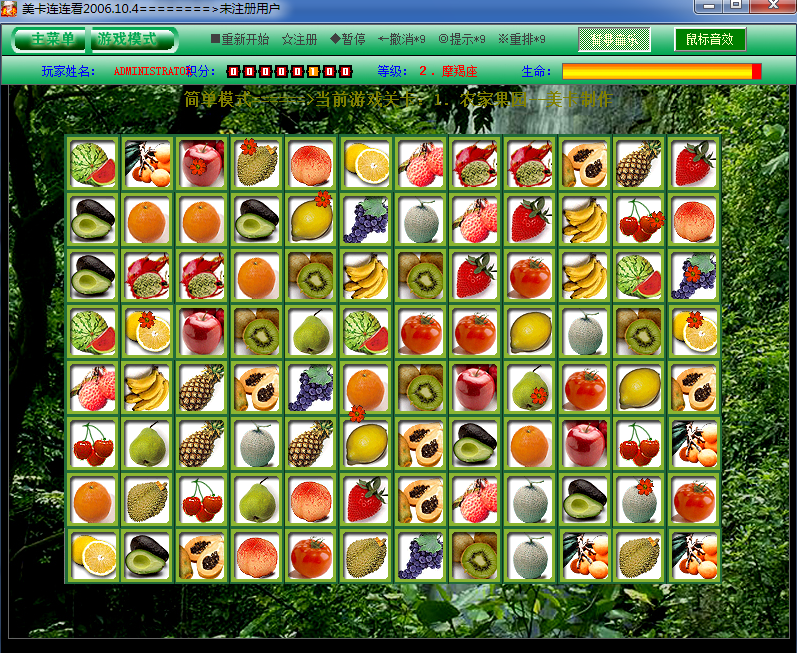Reshuffle the tiles with 重排
Screen dimensions: 797x653
click(522, 40)
